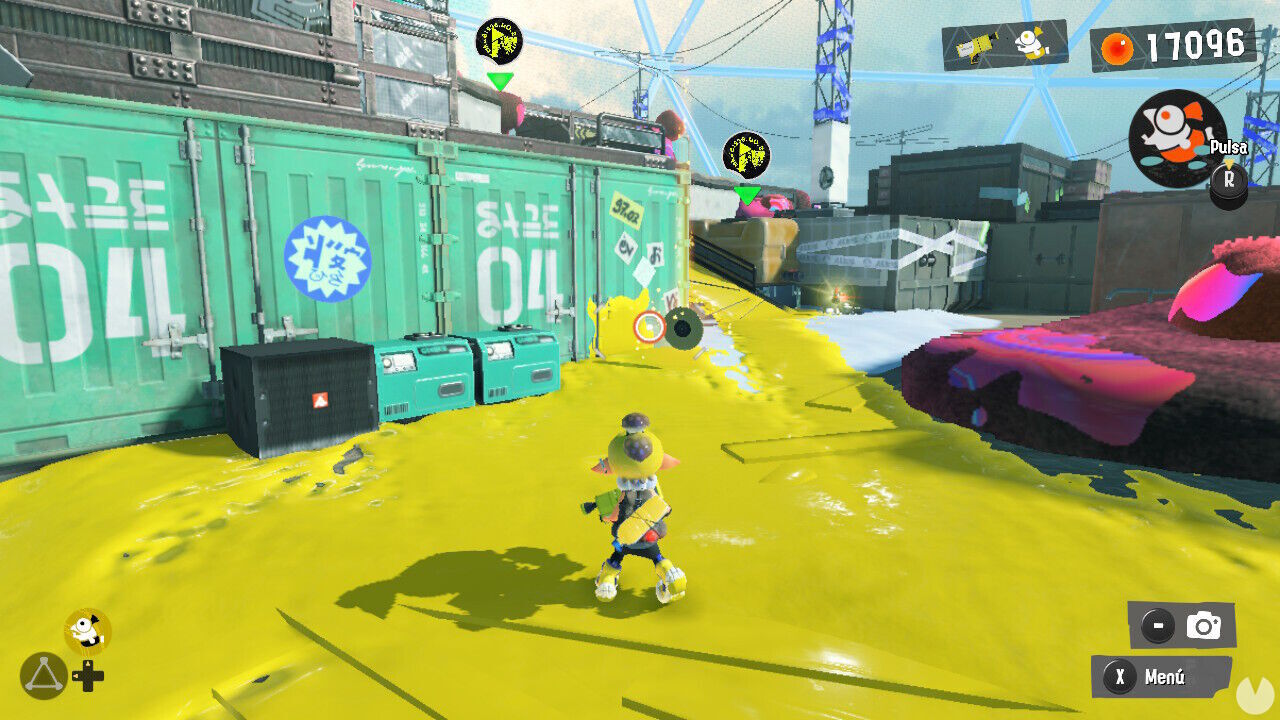Click the targeting reticle on the black orb
Image resolution: width=1280 pixels, height=720 pixels.
[x=650, y=325]
